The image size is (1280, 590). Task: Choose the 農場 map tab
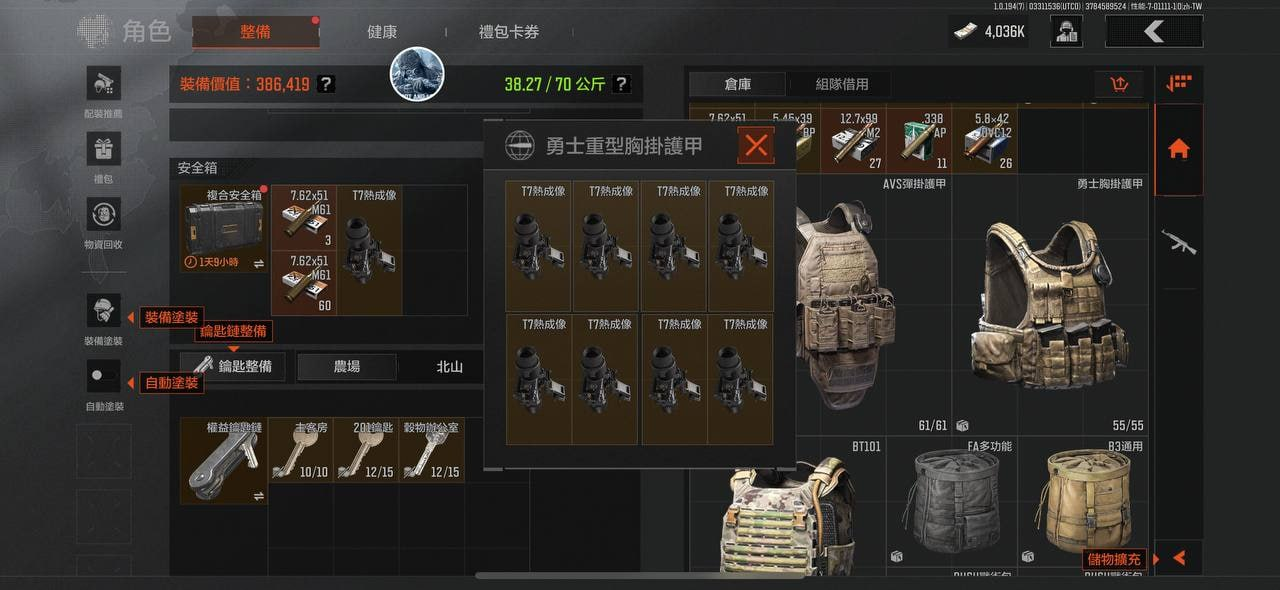tap(346, 366)
